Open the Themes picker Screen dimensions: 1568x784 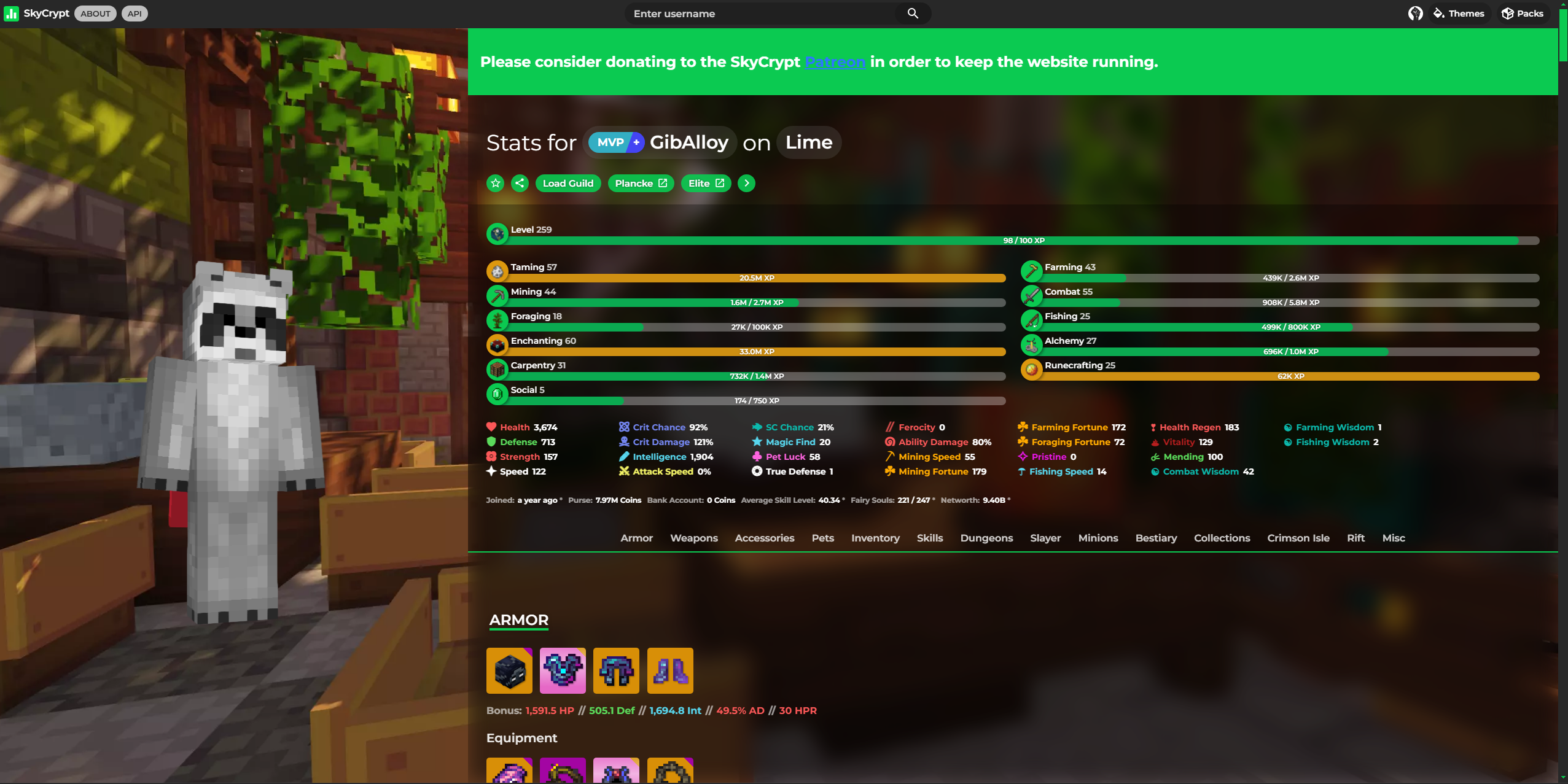(1459, 13)
